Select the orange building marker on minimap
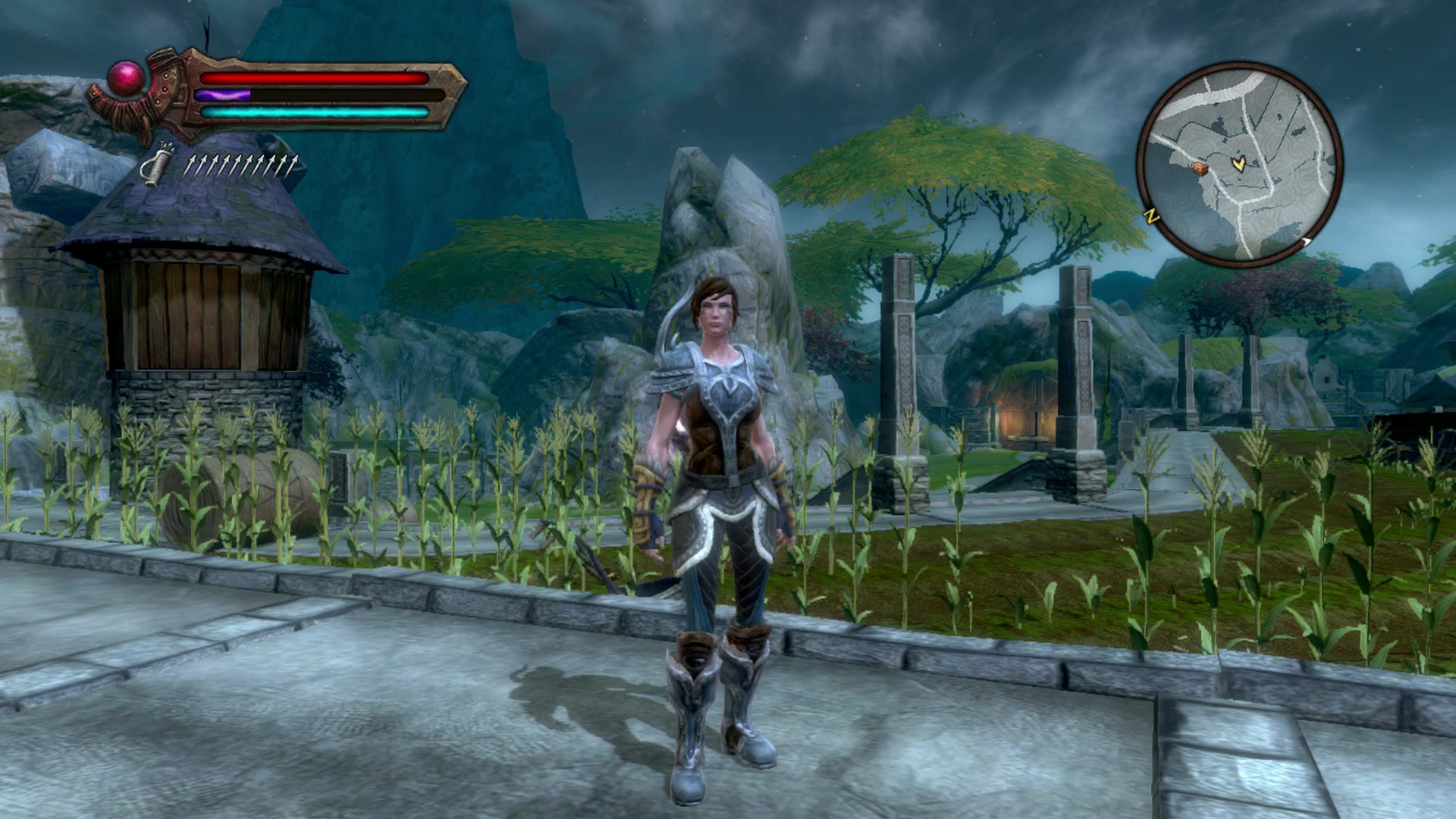The image size is (1456, 819). 1199,168
